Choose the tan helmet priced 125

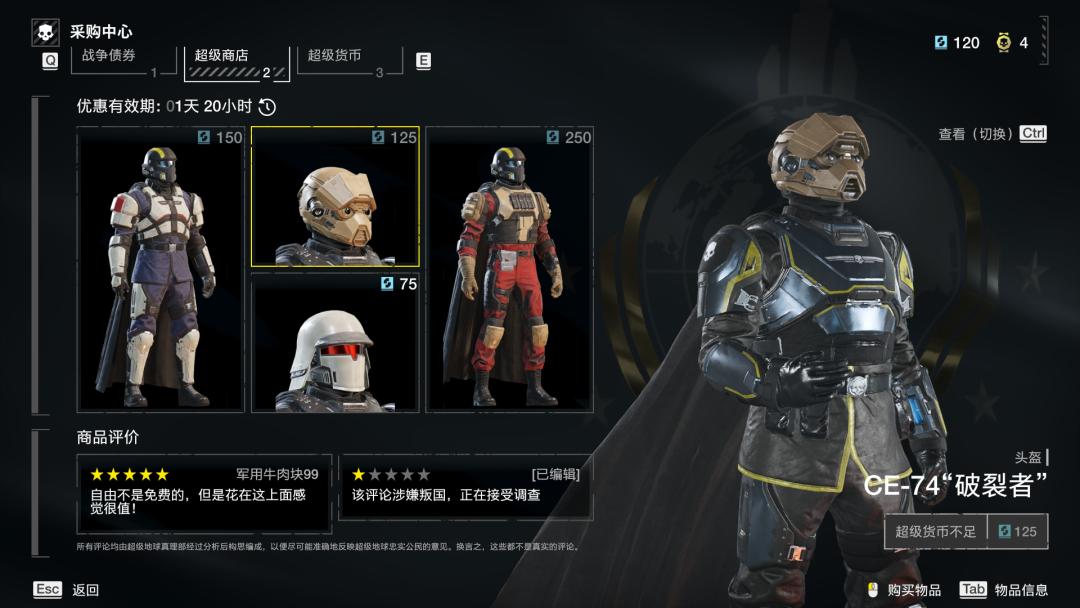coord(335,197)
